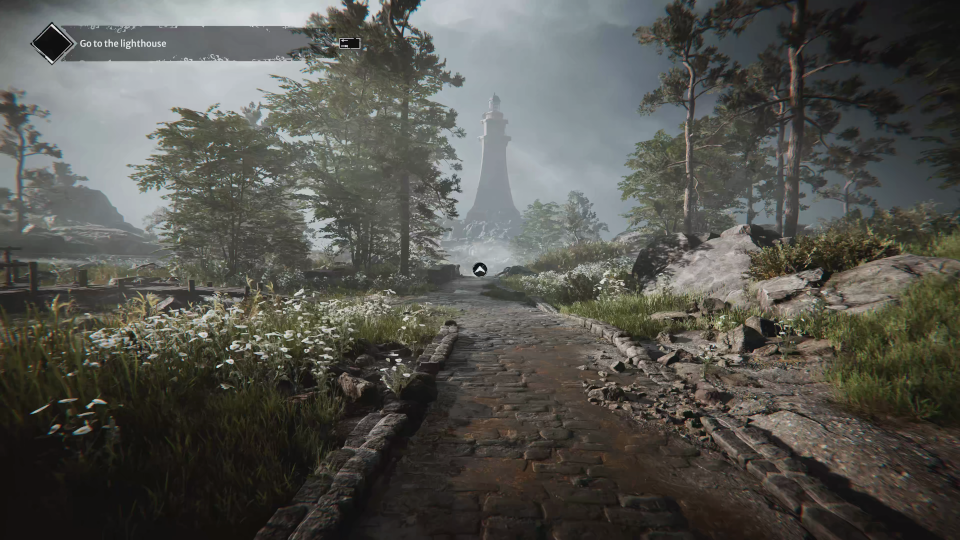Click the black diamond objective icon
This screenshot has width=960, height=540.
(52, 44)
